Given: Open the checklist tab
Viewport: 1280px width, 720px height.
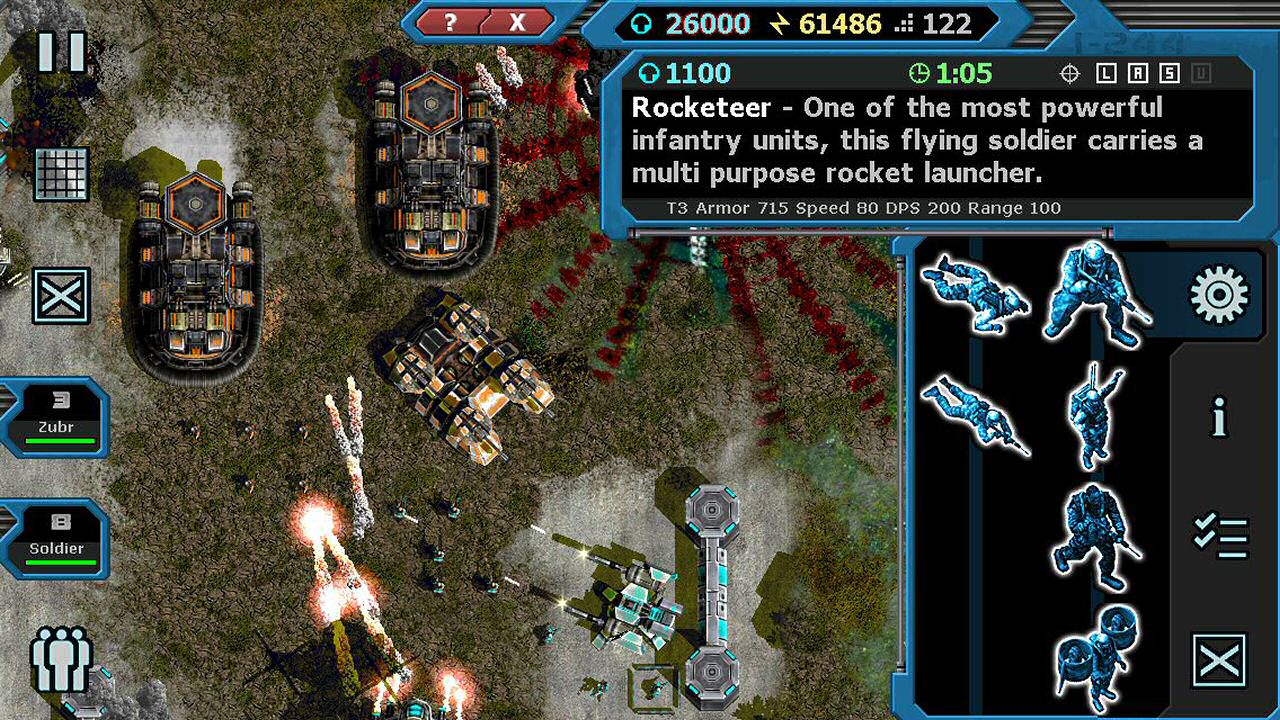Looking at the screenshot, I should coord(1220,537).
